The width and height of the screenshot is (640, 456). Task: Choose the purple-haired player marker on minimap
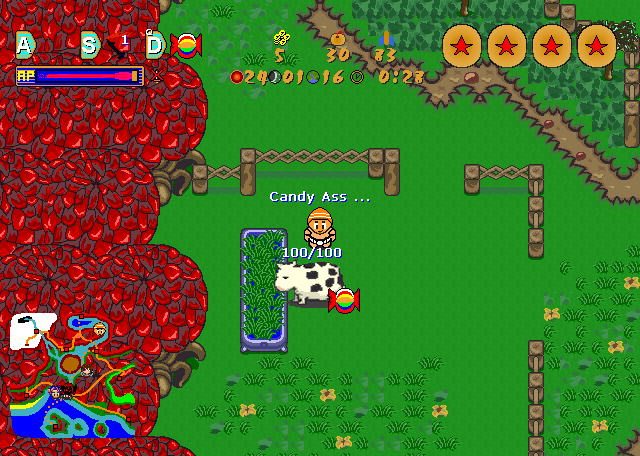pos(56,392)
